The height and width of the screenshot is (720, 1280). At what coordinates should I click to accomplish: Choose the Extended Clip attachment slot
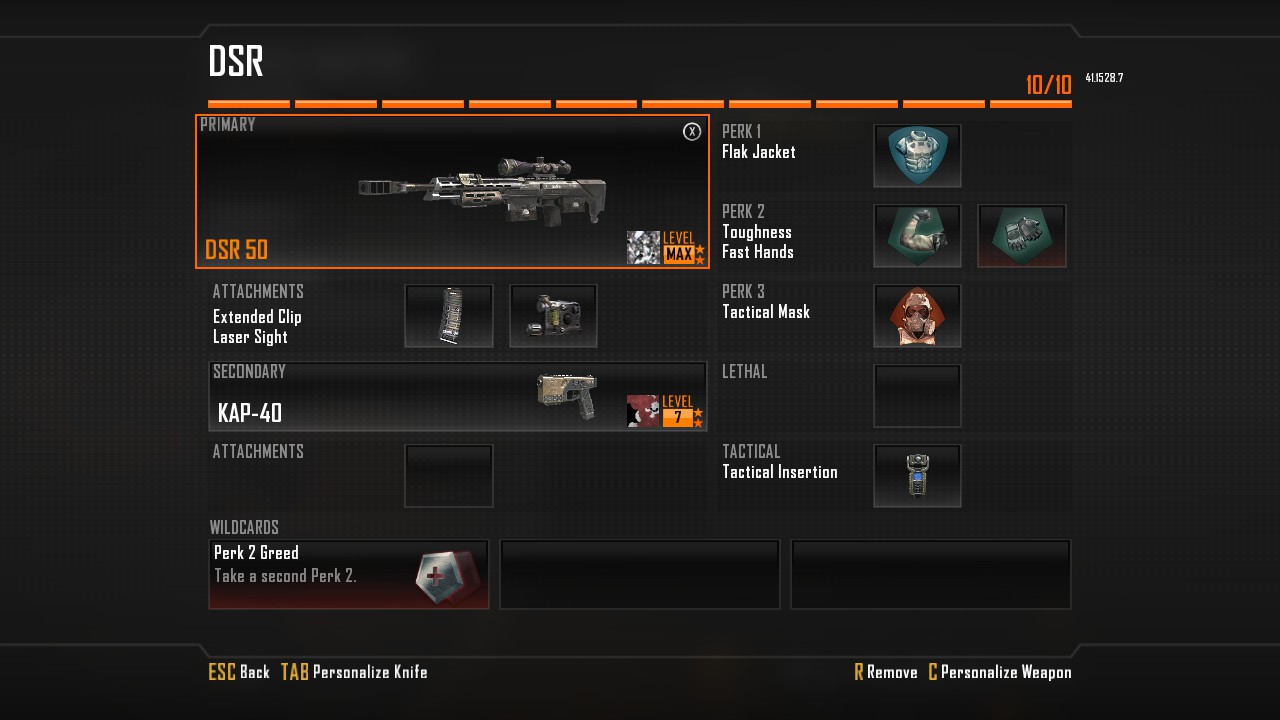tap(449, 316)
